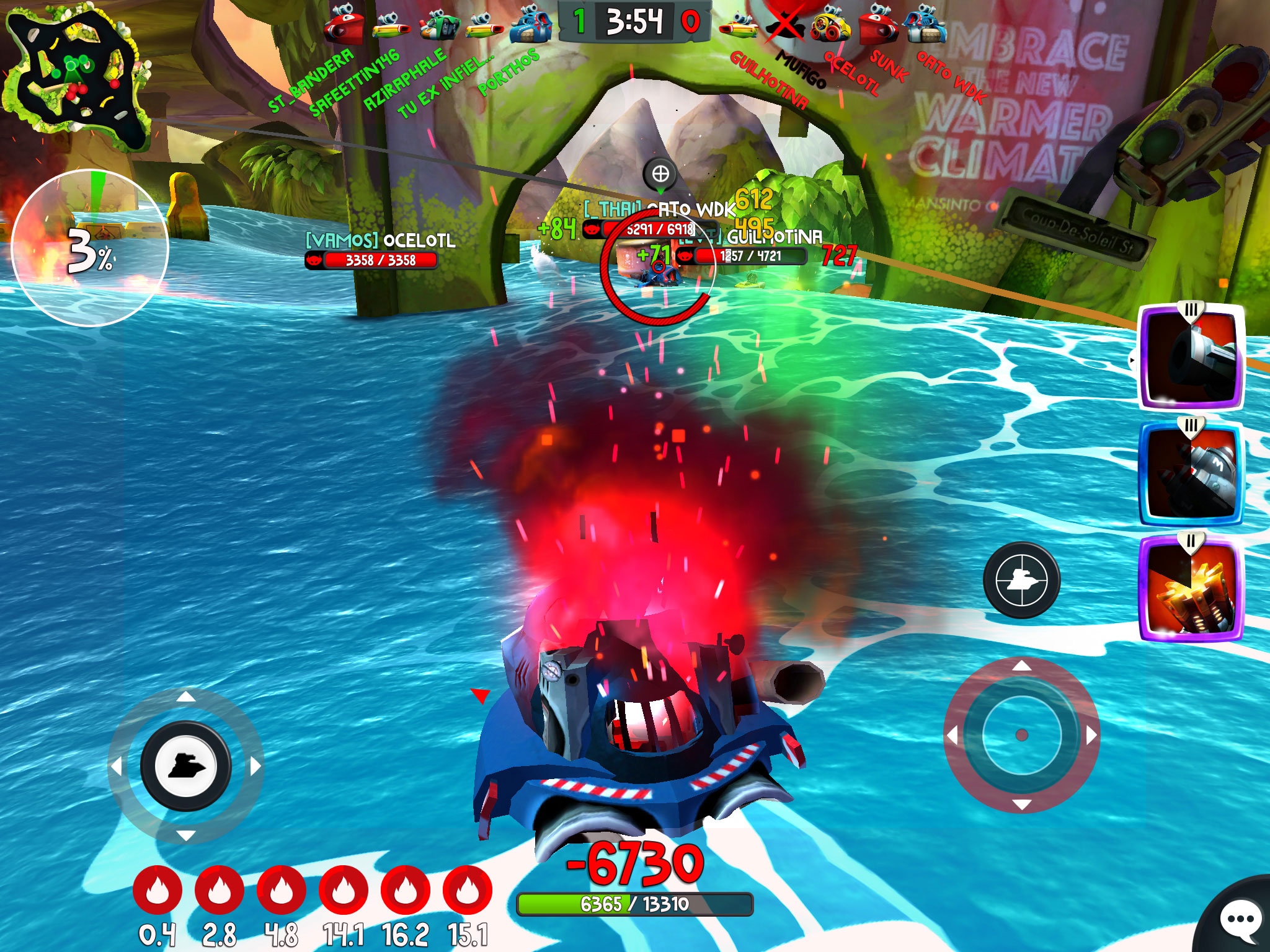Tap the target marker above enemy

660,174
